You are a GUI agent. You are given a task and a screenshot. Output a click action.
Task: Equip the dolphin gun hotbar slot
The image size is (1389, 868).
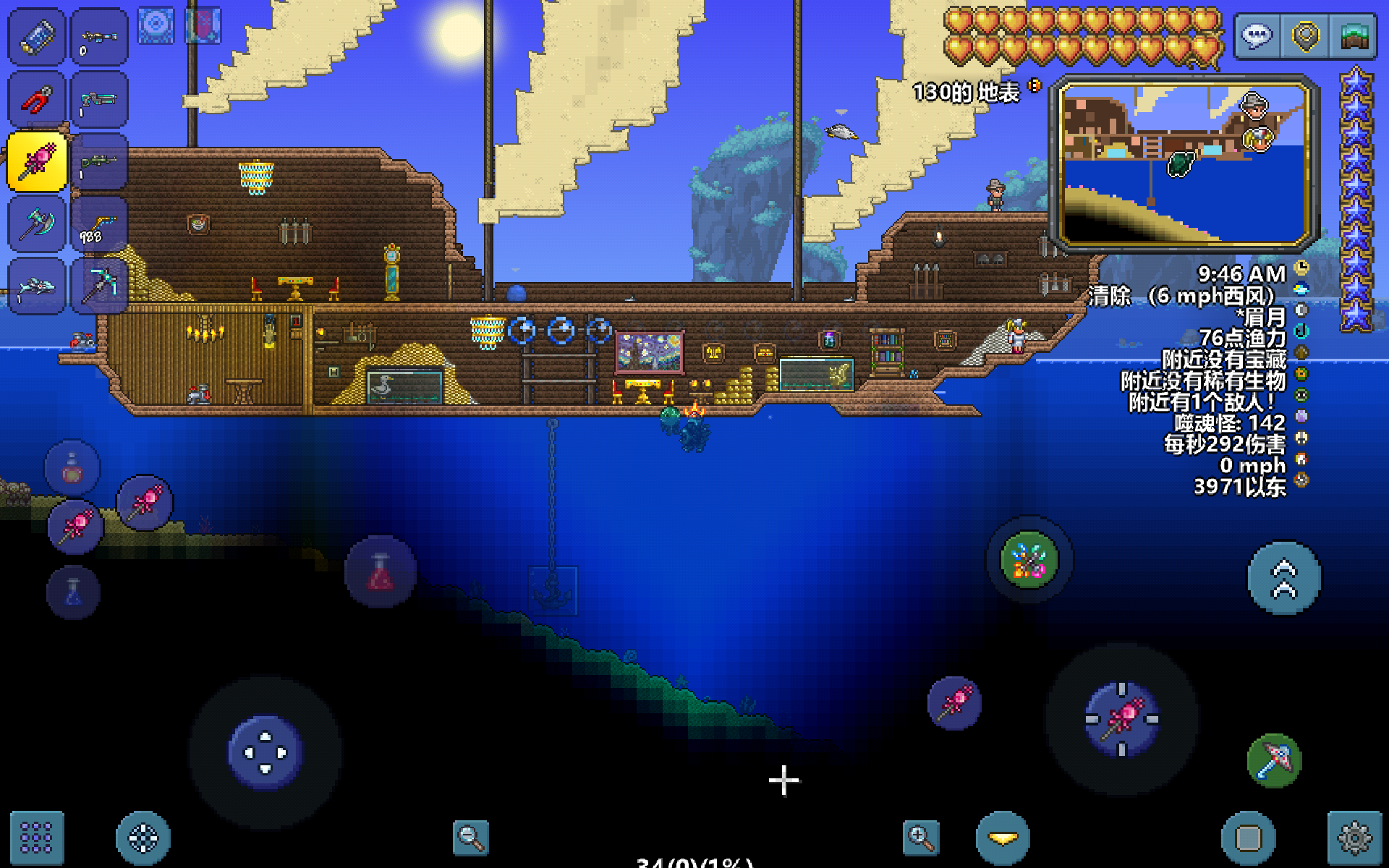[x=36, y=287]
